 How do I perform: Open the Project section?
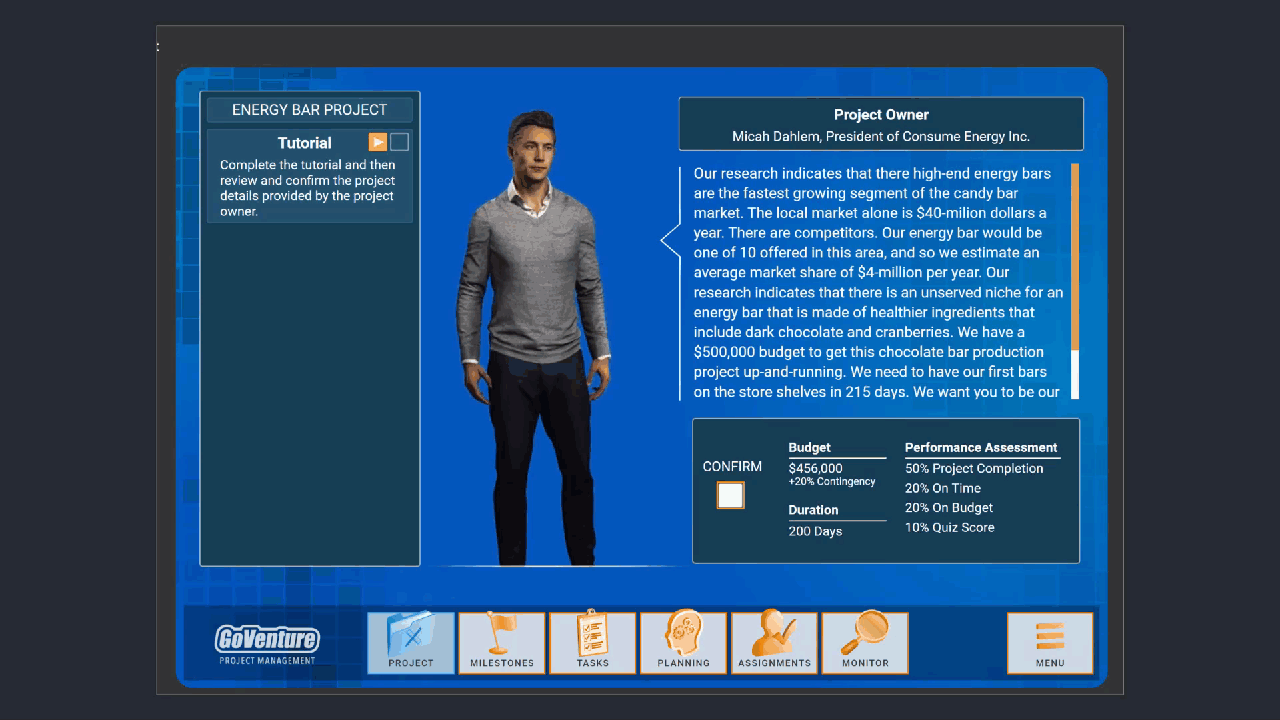[411, 643]
